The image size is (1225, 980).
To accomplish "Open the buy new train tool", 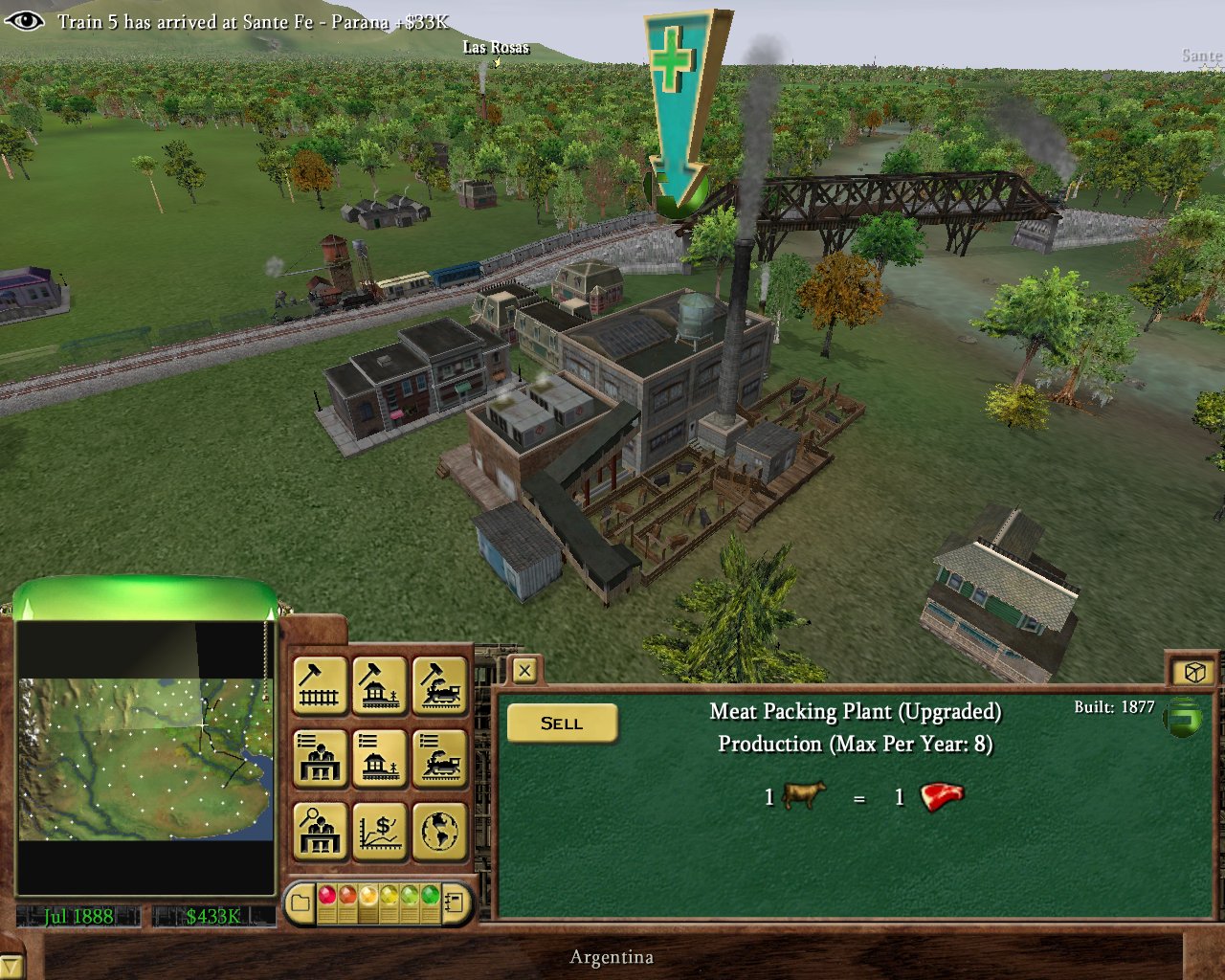I will [x=440, y=684].
